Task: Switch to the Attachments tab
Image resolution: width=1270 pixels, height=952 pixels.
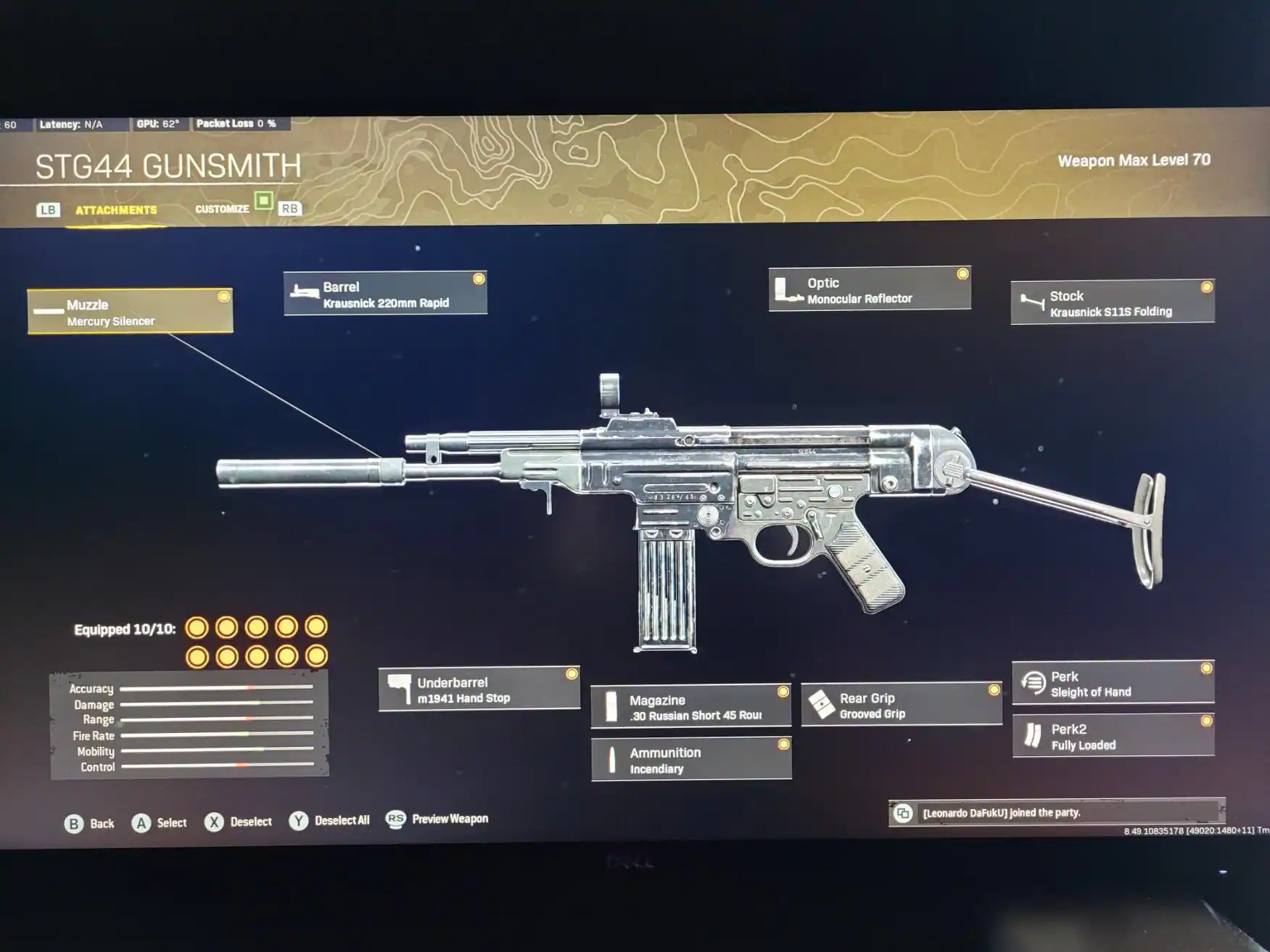Action: click(116, 210)
